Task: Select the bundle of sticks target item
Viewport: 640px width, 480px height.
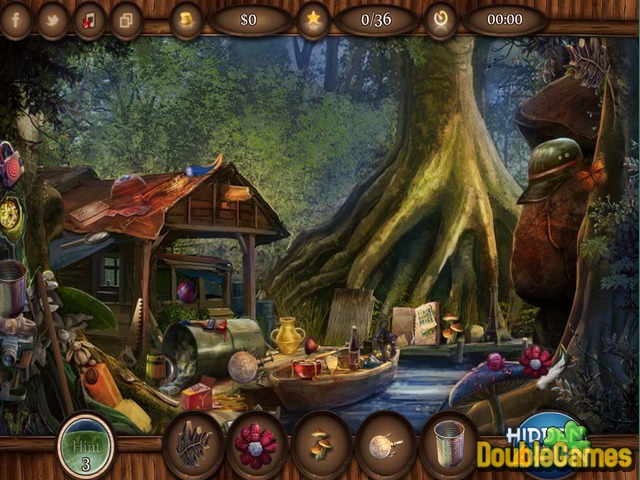Action: [x=193, y=442]
